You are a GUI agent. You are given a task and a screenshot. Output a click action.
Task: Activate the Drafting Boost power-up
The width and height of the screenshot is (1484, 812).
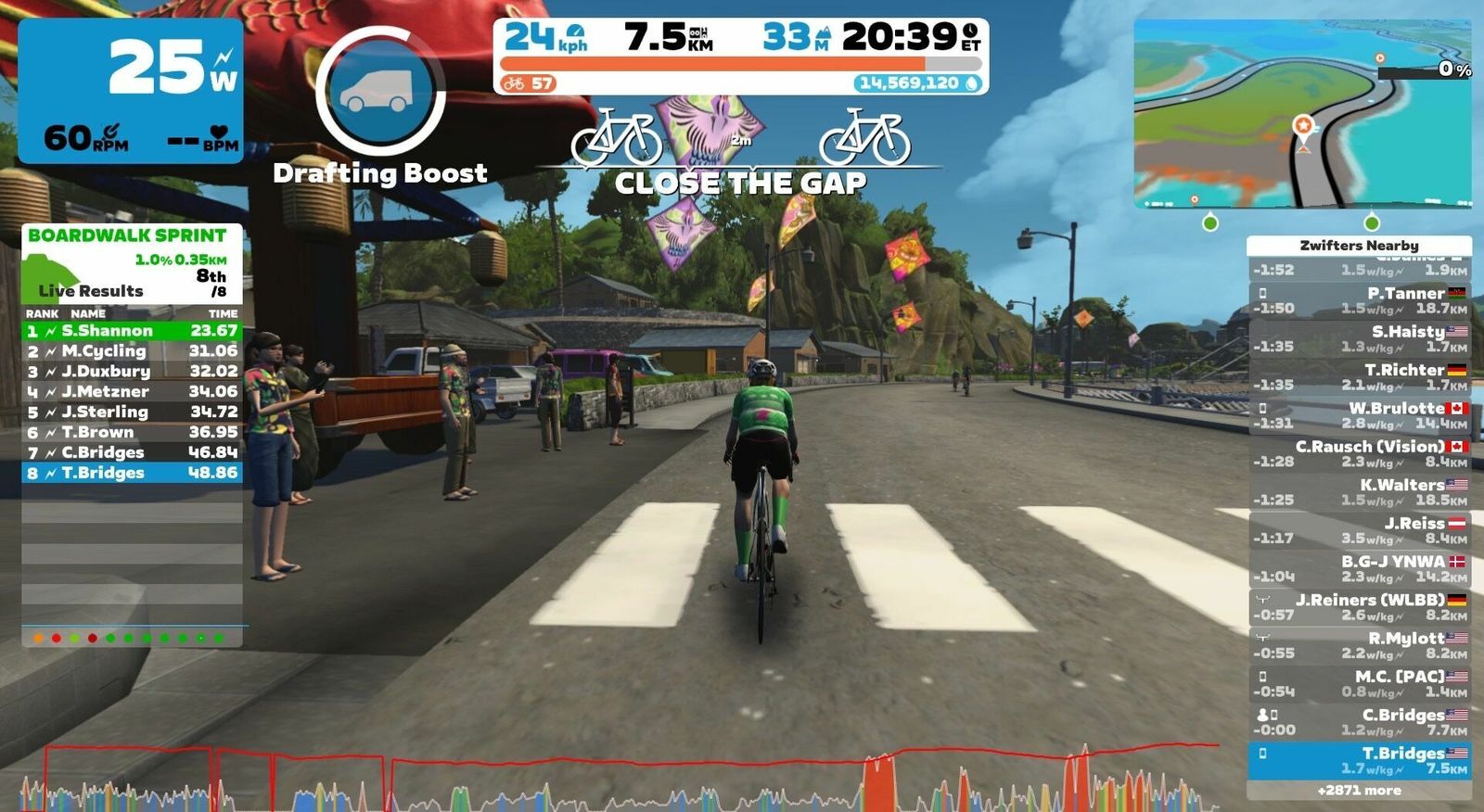pyautogui.click(x=380, y=92)
